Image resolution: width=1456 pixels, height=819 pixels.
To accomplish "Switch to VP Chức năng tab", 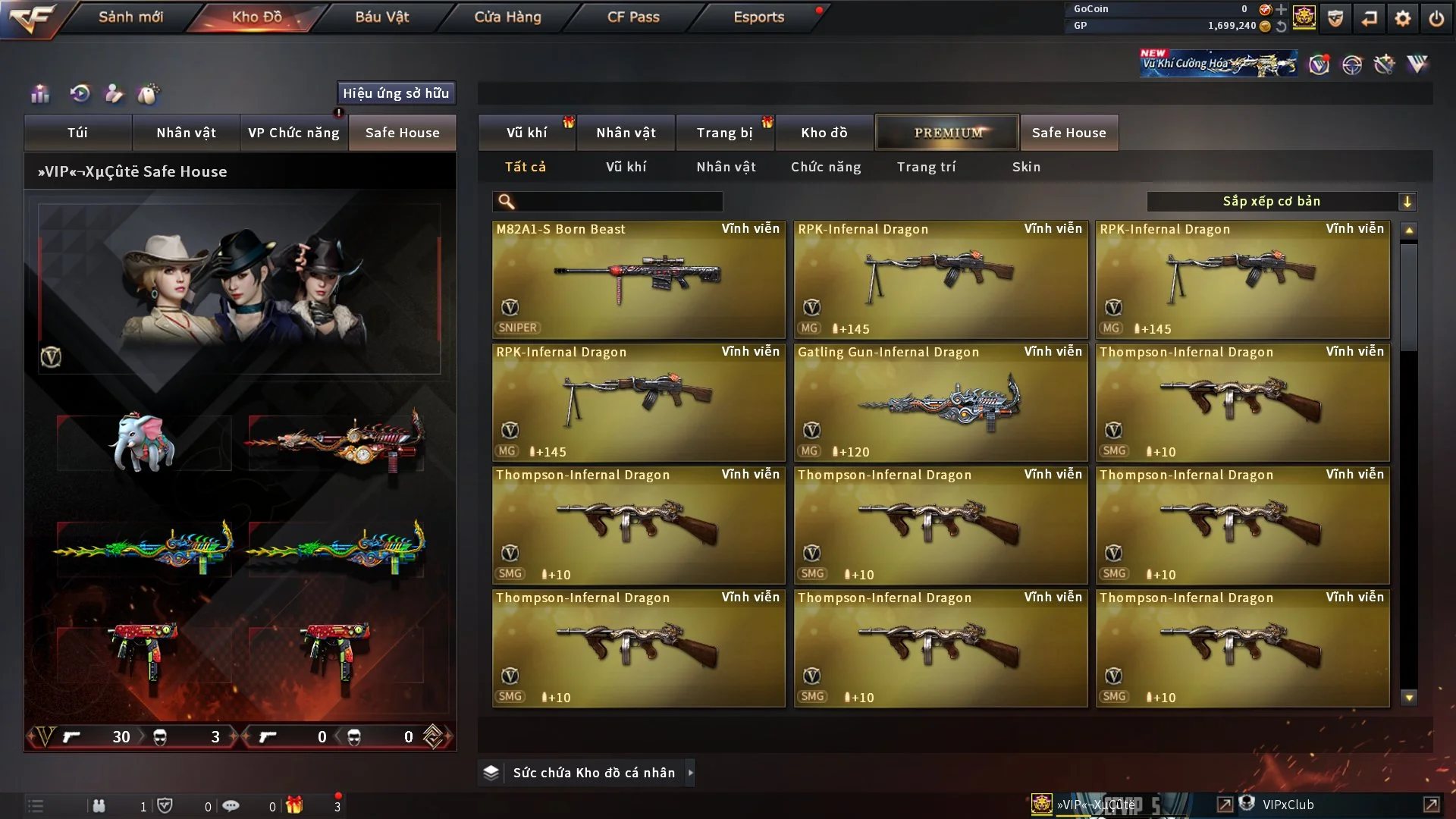I will 293,133.
